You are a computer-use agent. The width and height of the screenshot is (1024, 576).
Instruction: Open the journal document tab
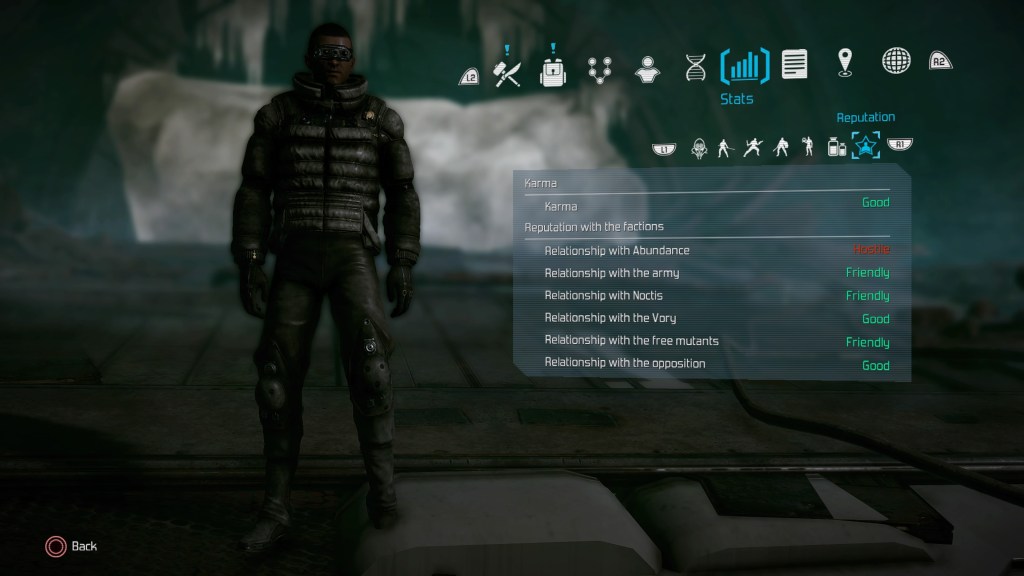795,65
